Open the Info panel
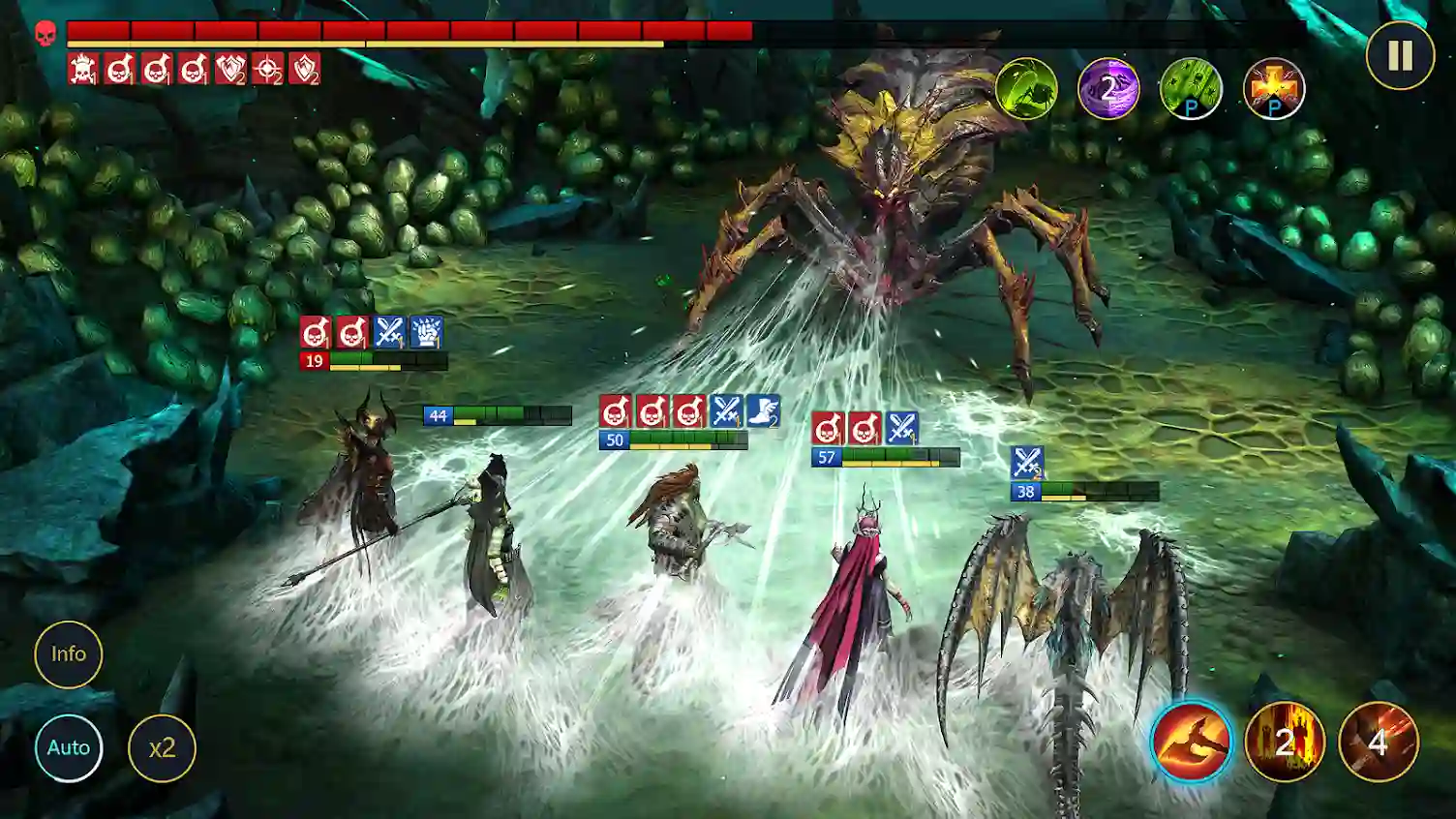1456x819 pixels. 69,654
